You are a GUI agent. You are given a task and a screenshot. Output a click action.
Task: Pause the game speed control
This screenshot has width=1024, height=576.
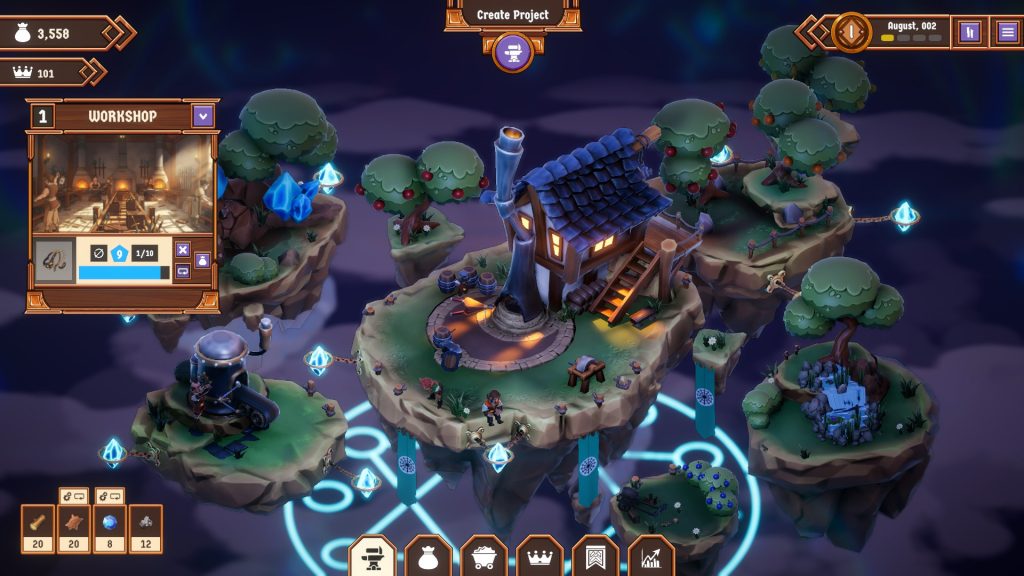click(968, 32)
